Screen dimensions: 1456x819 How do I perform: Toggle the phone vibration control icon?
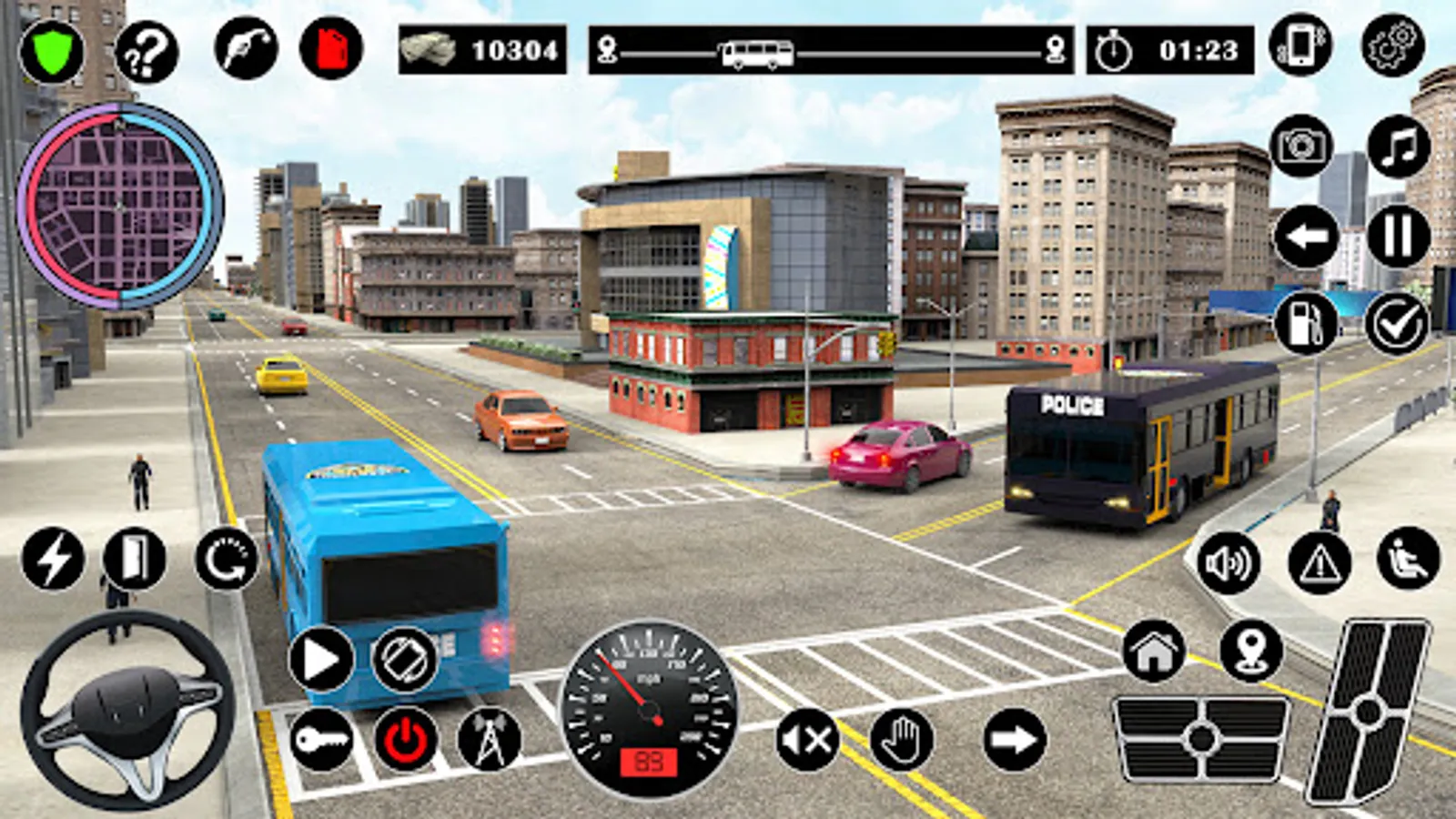click(1301, 45)
